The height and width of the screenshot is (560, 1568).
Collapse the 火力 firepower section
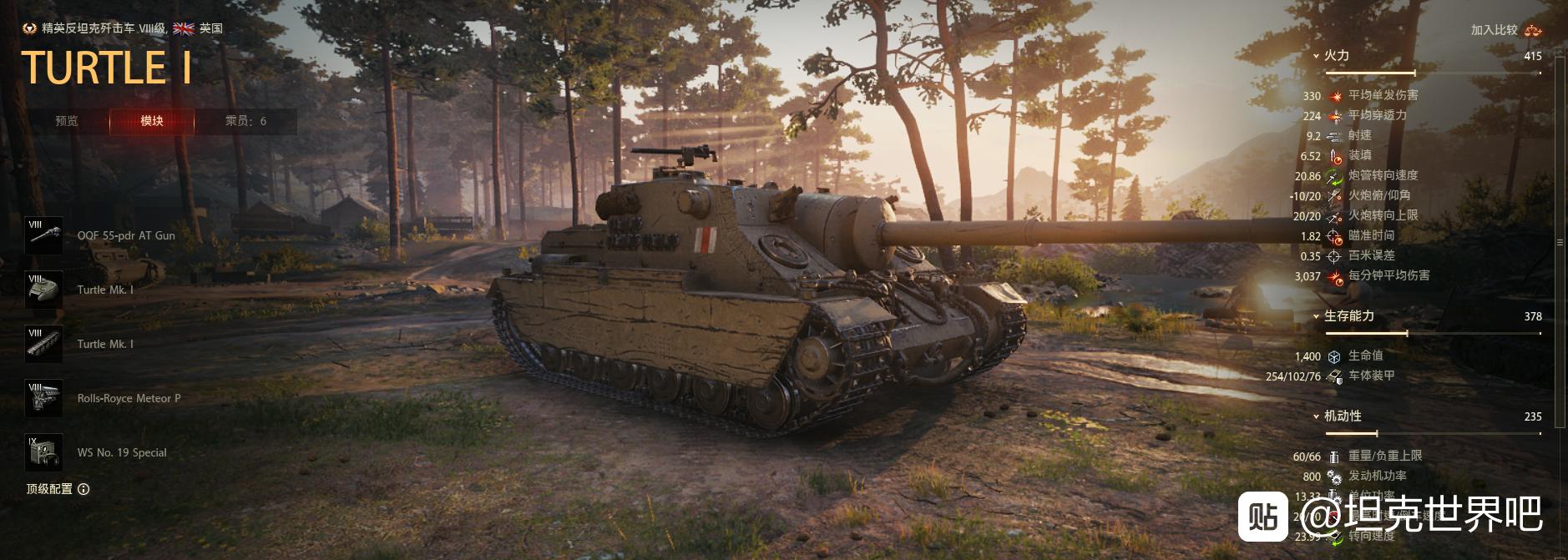pos(1336,56)
